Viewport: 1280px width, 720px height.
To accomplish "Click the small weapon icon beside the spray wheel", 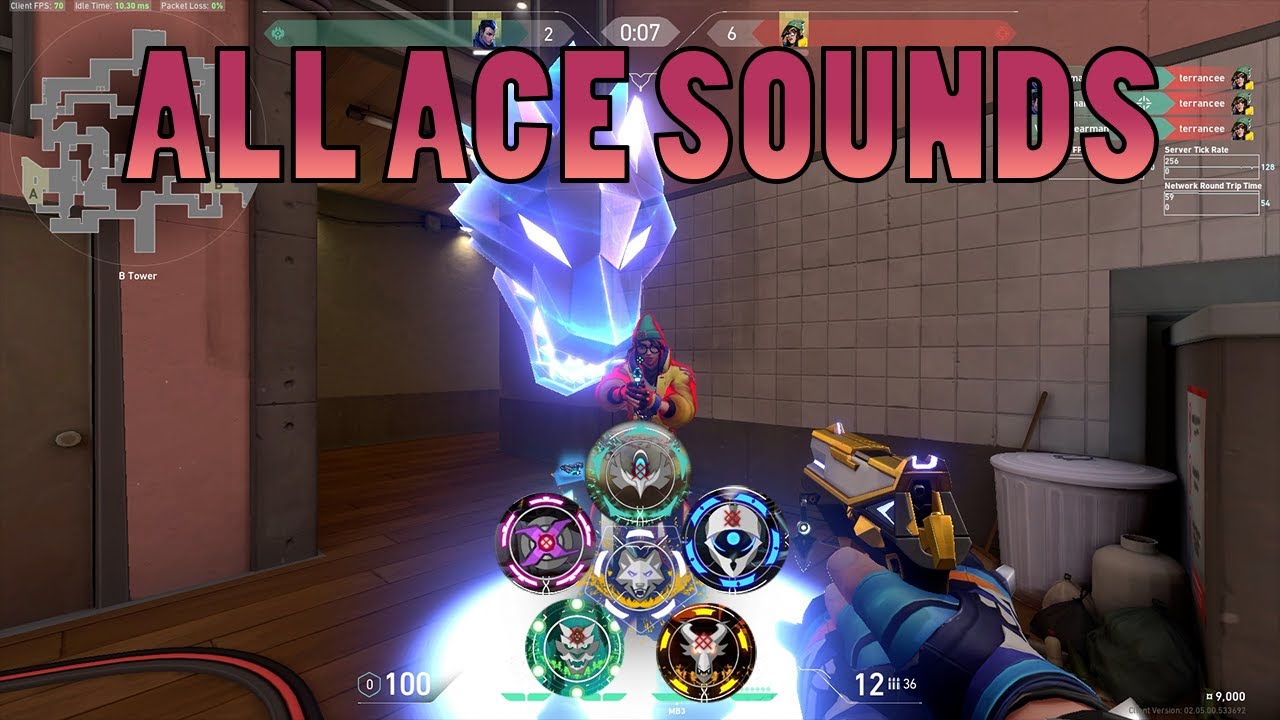I will [568, 470].
